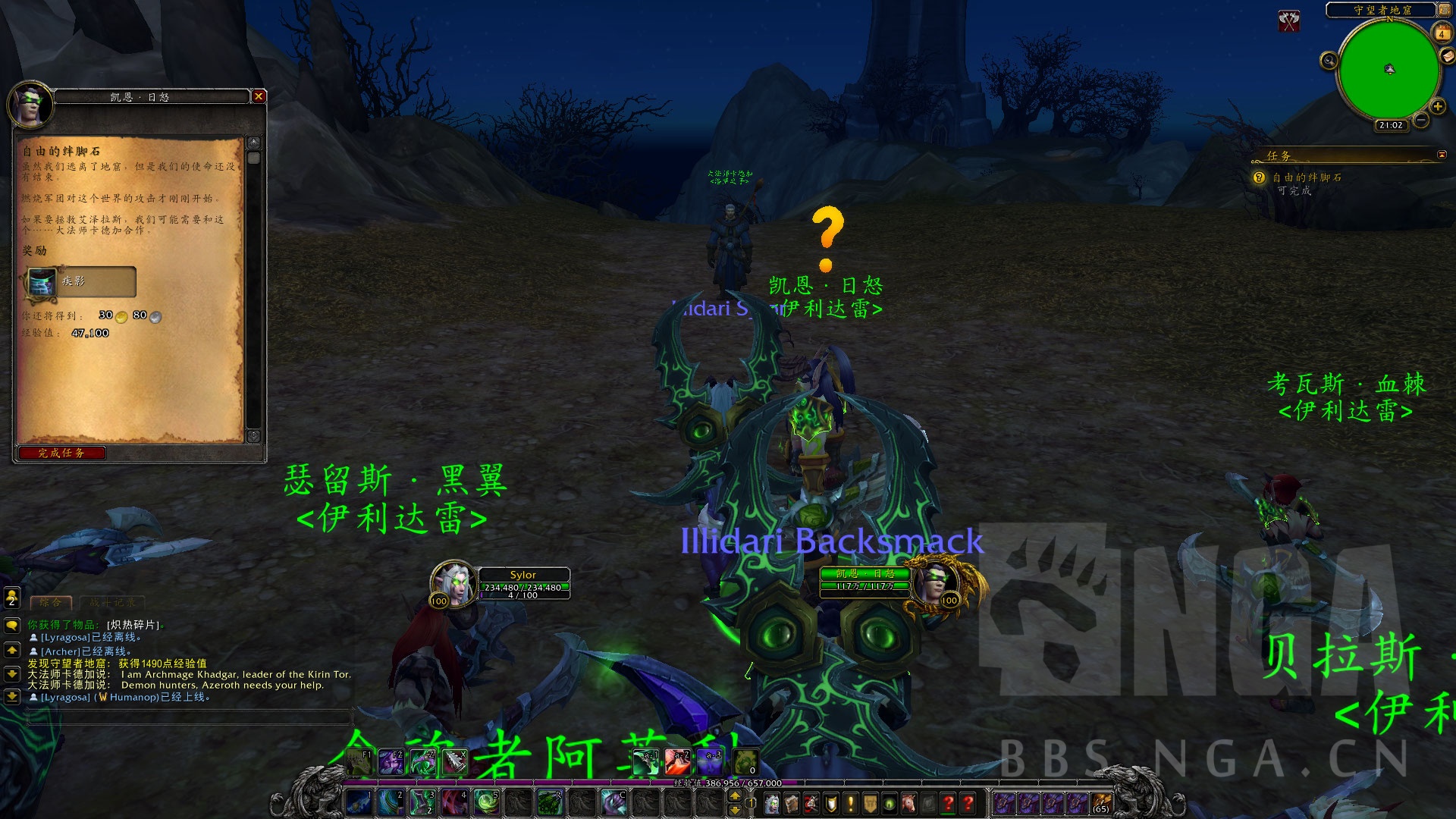
Task: Open the character info micro button
Action: pos(772,803)
